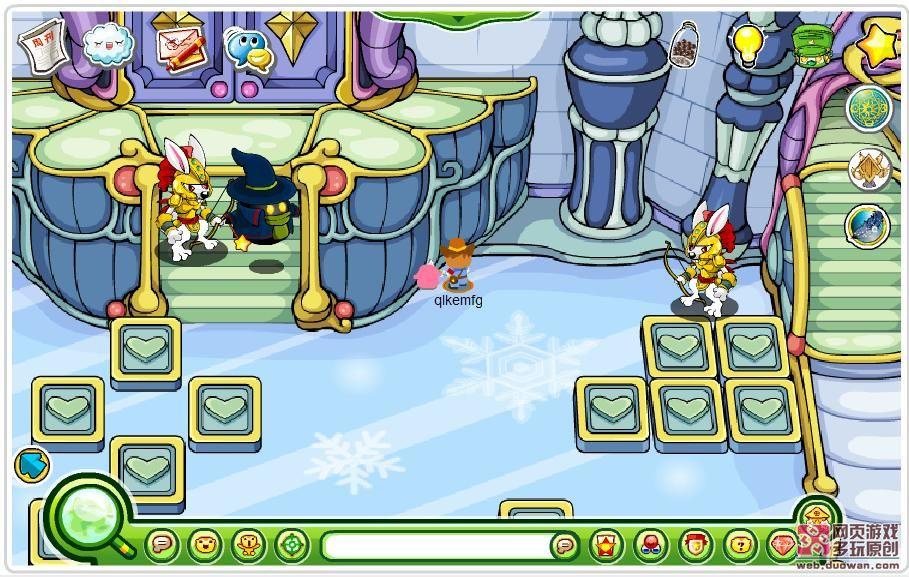Click the blue arrow button
The height and width of the screenshot is (577, 909).
33,464
